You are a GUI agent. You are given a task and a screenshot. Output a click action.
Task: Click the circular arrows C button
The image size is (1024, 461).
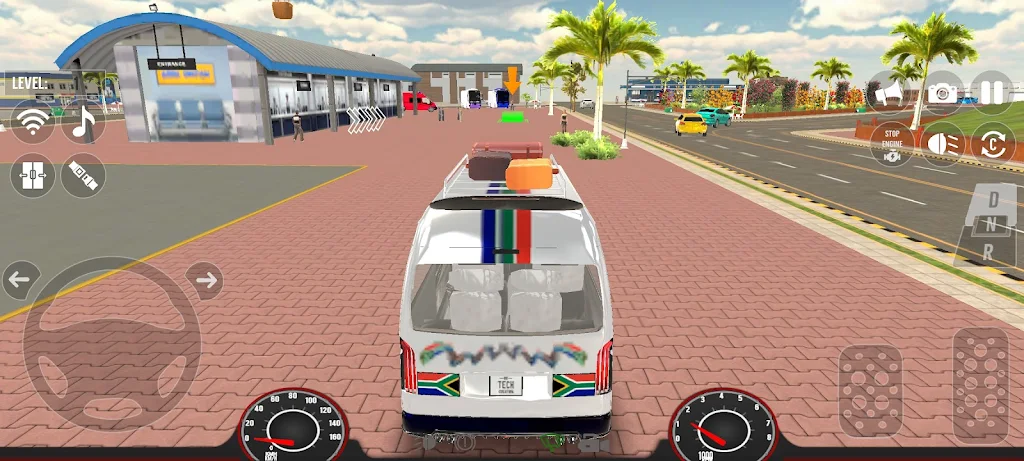click(x=993, y=143)
